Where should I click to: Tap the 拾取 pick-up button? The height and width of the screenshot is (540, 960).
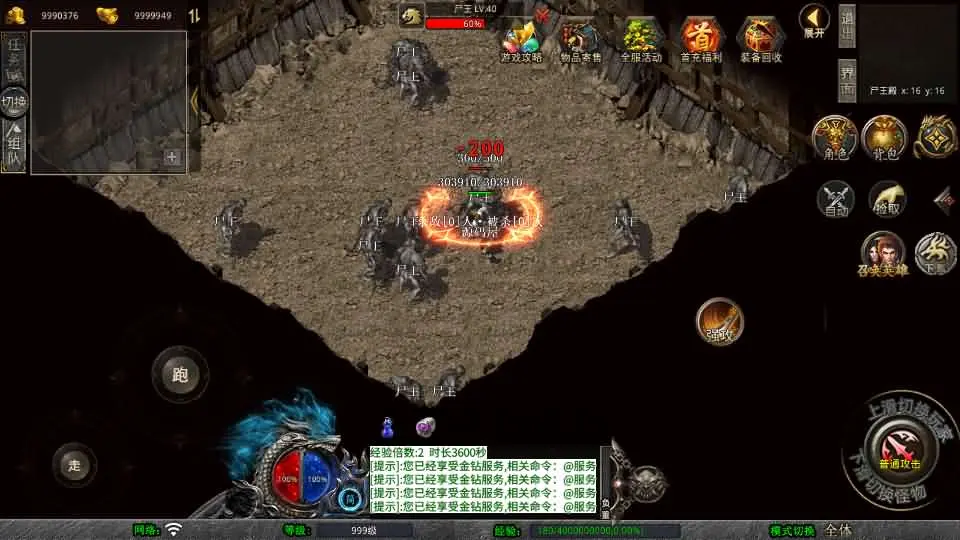pos(886,199)
